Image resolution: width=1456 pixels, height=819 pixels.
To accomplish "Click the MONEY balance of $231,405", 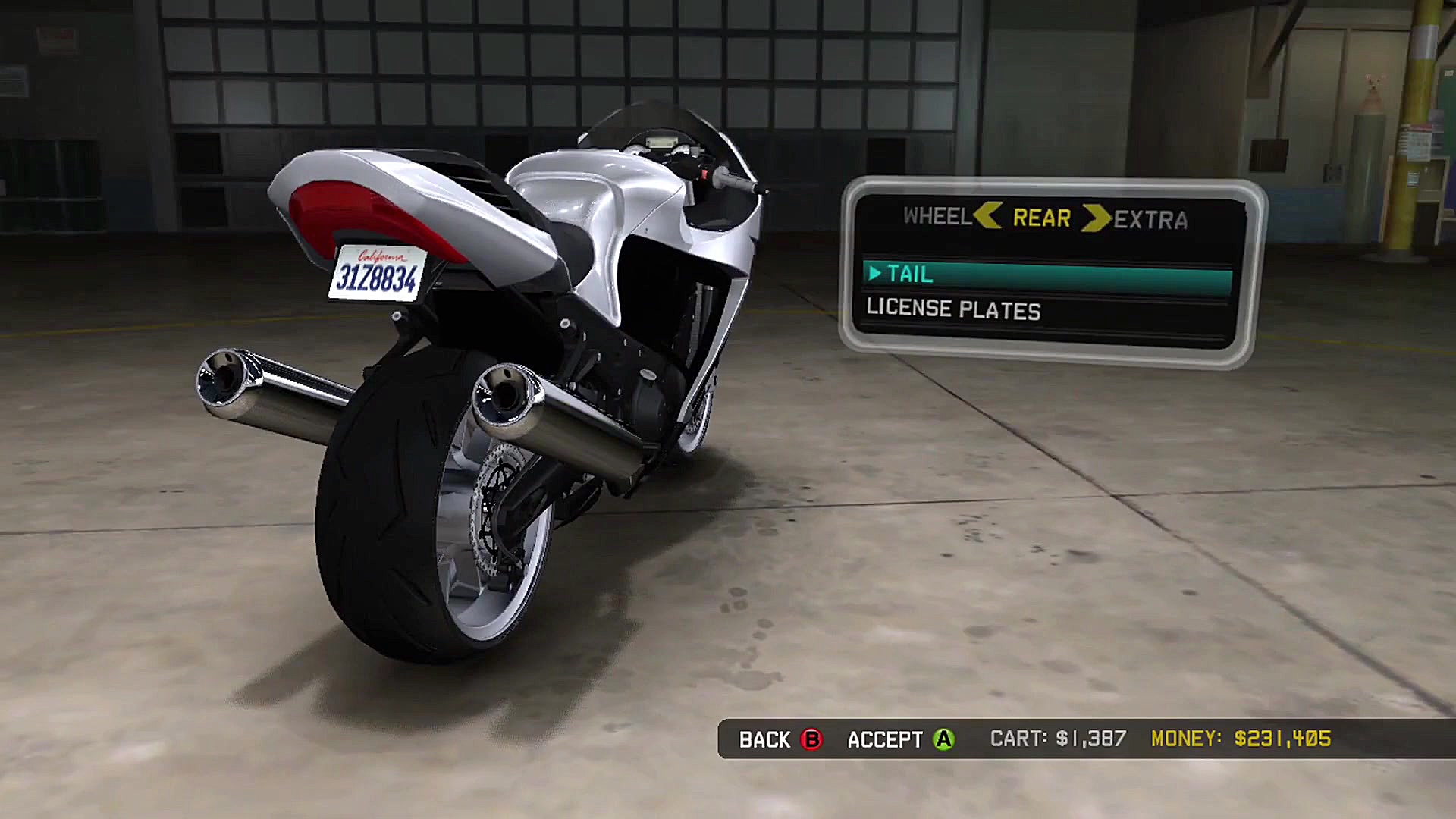I will pyautogui.click(x=1284, y=738).
